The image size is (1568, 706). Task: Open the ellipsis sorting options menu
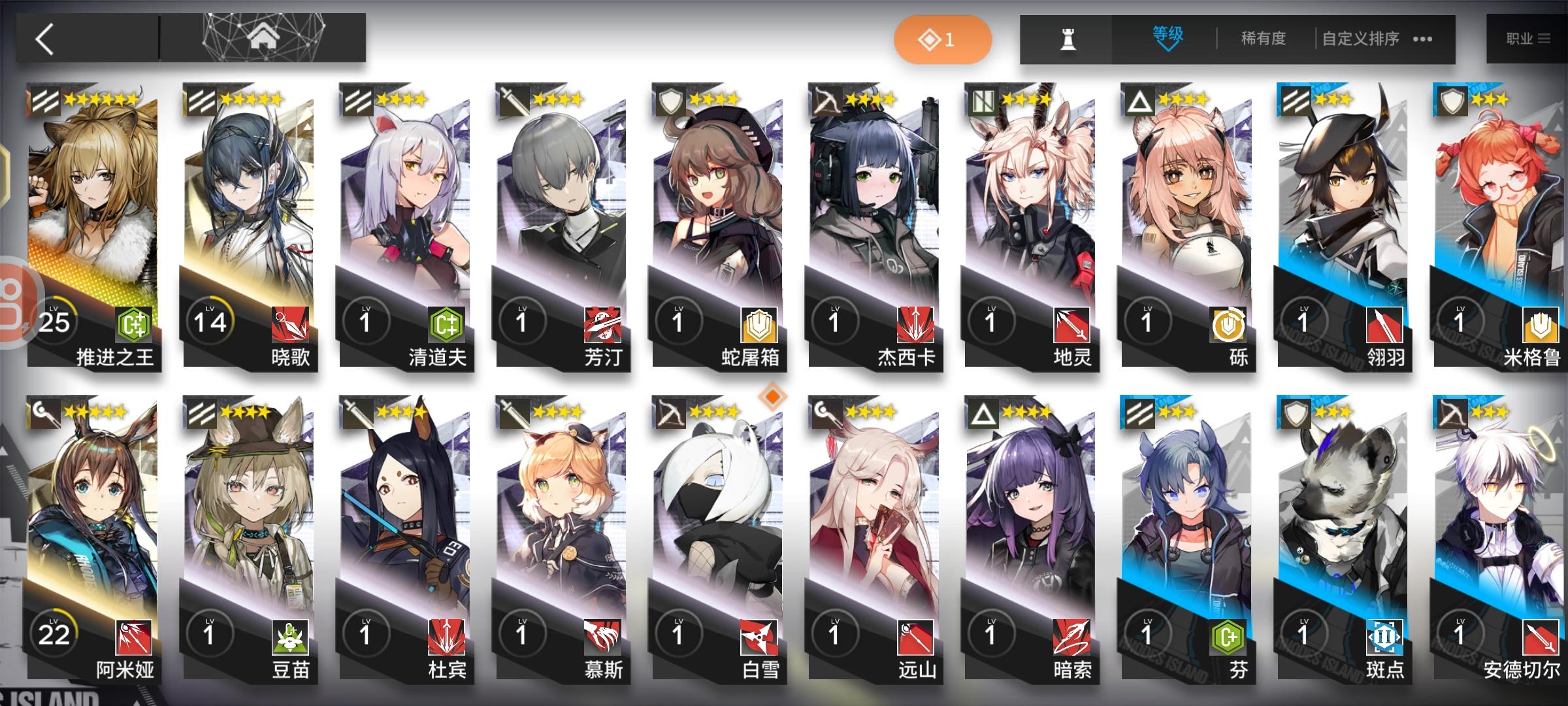(1423, 39)
